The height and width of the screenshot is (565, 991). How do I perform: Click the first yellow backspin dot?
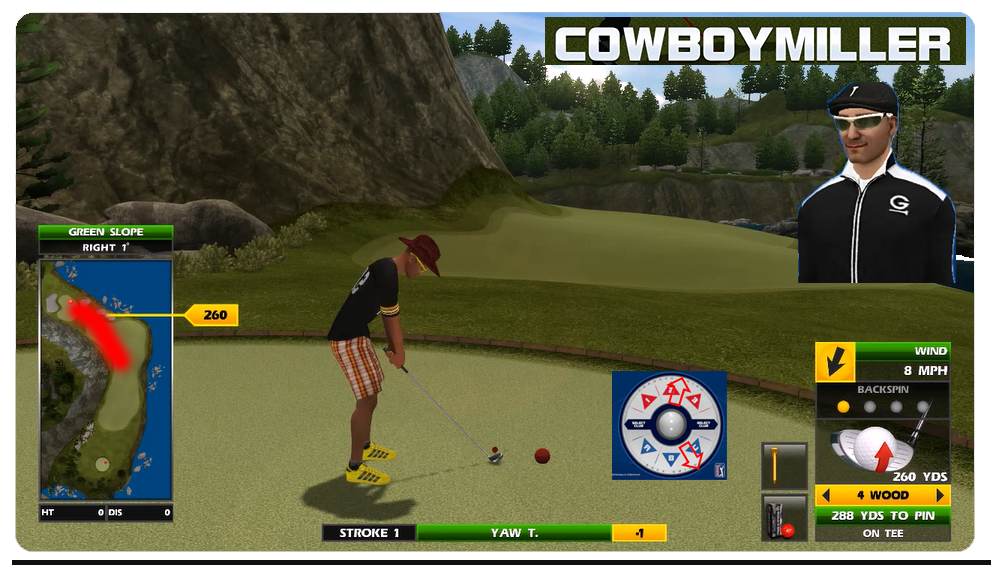(x=843, y=407)
